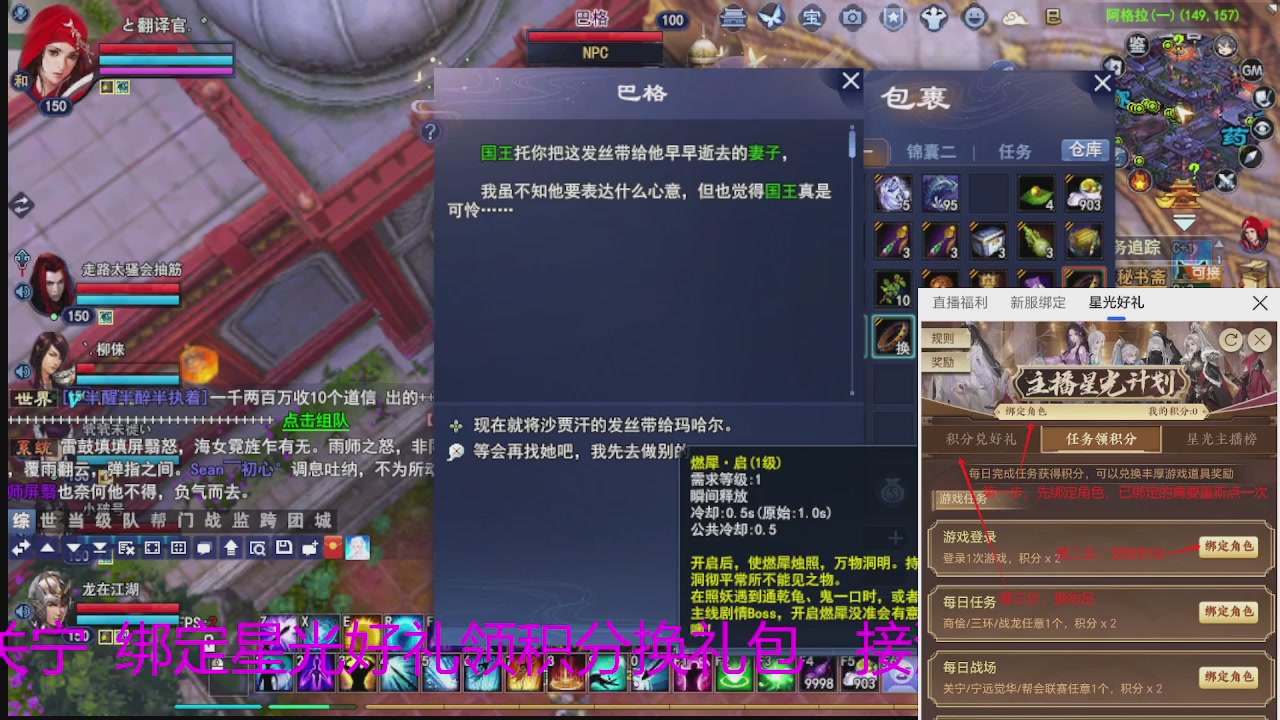Open the 仓库 warehouse tab in bag
The height and width of the screenshot is (720, 1280).
[x=1085, y=150]
